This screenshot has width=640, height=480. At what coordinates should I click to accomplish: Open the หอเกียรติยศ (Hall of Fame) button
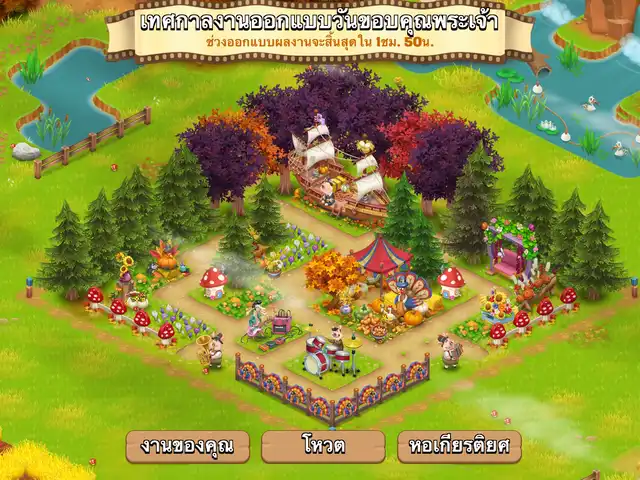[x=458, y=446]
